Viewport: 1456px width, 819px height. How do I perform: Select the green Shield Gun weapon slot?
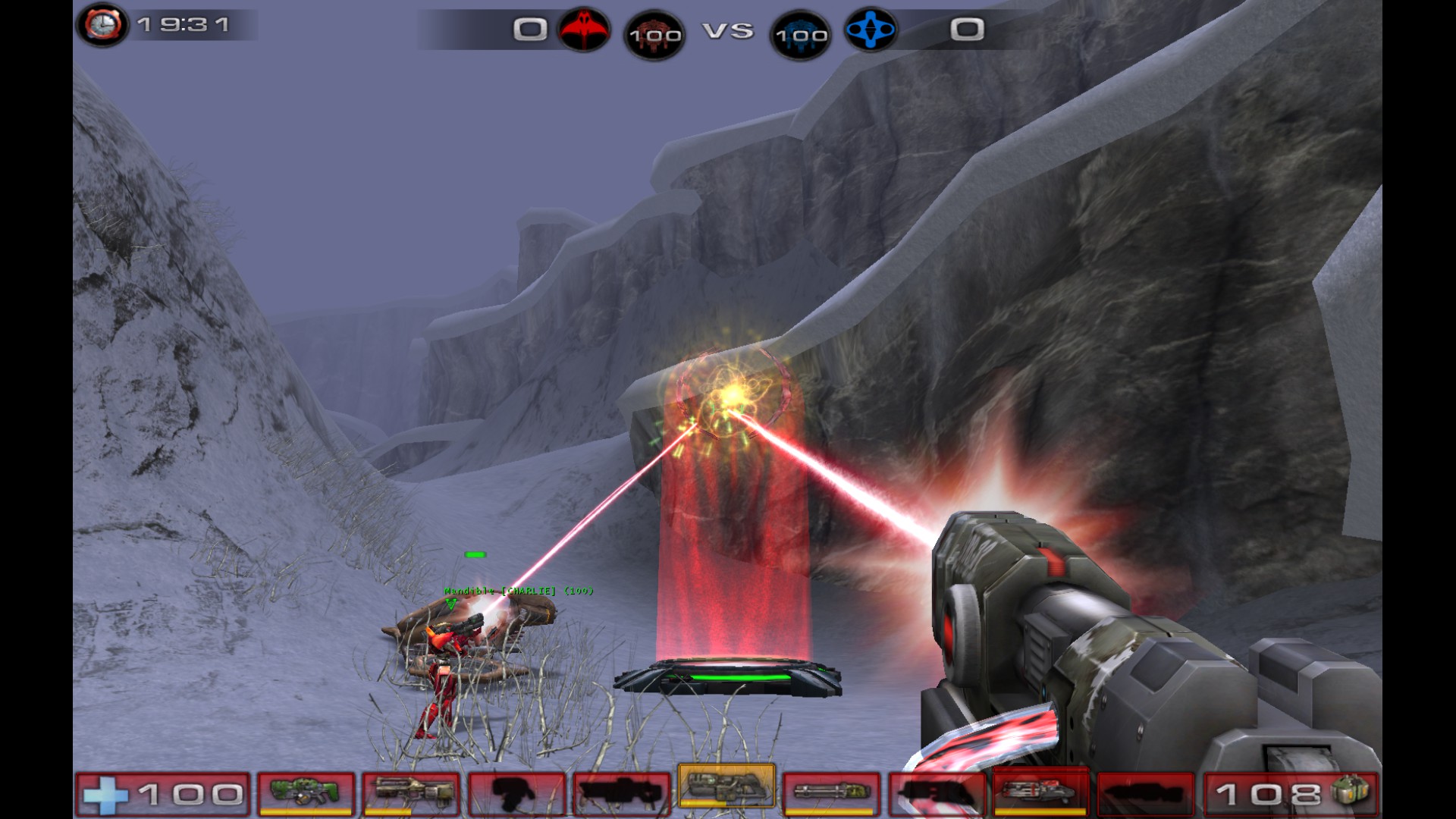306,793
